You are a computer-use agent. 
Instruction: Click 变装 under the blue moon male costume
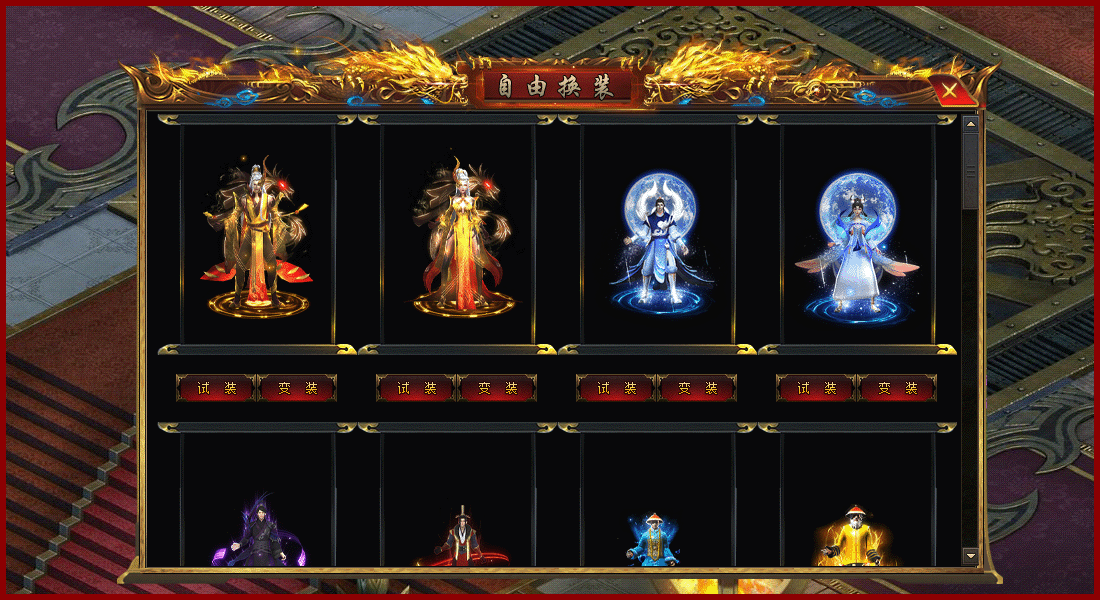click(x=697, y=388)
